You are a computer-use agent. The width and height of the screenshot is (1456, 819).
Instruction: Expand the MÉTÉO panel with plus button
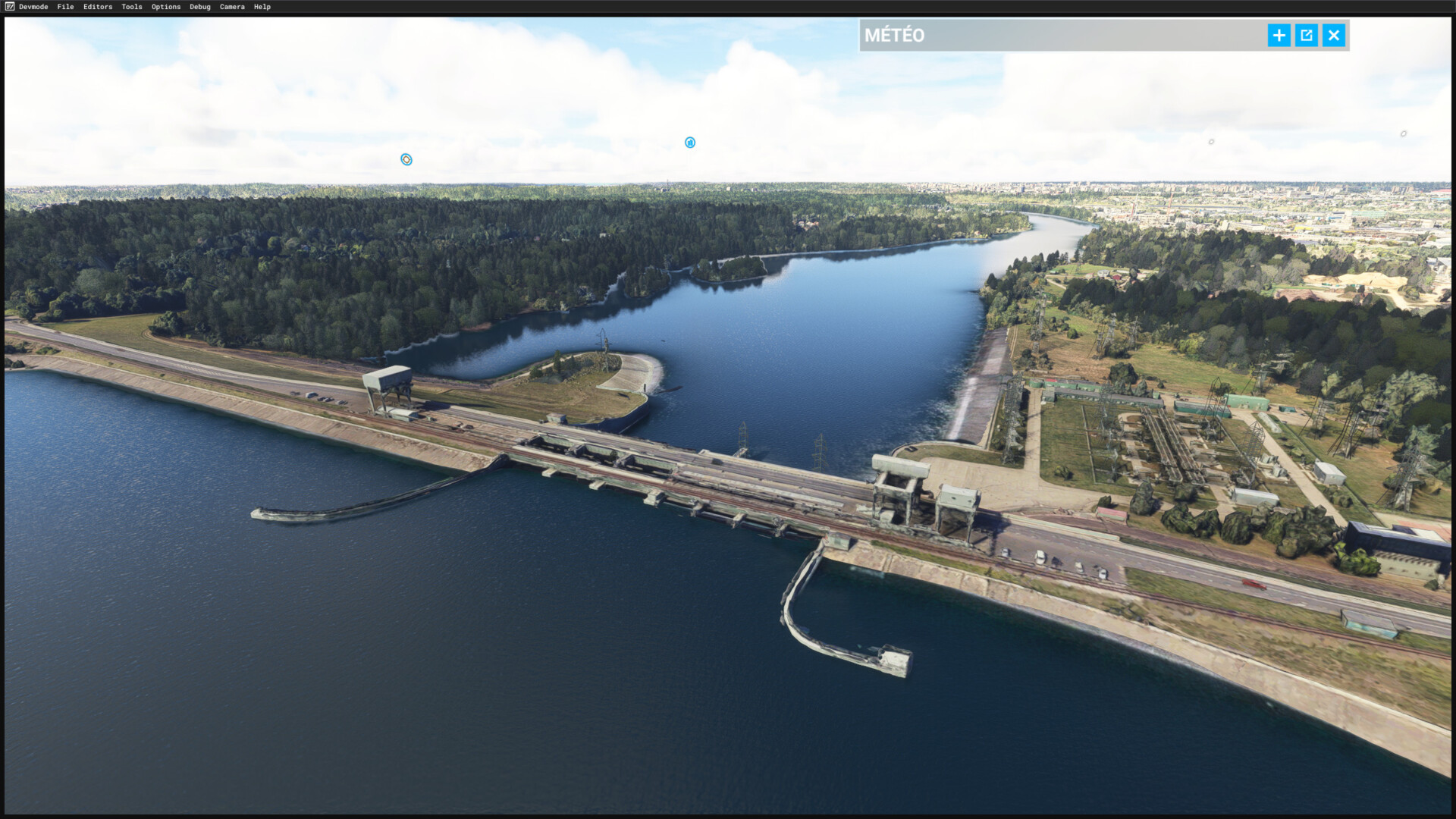pyautogui.click(x=1279, y=36)
